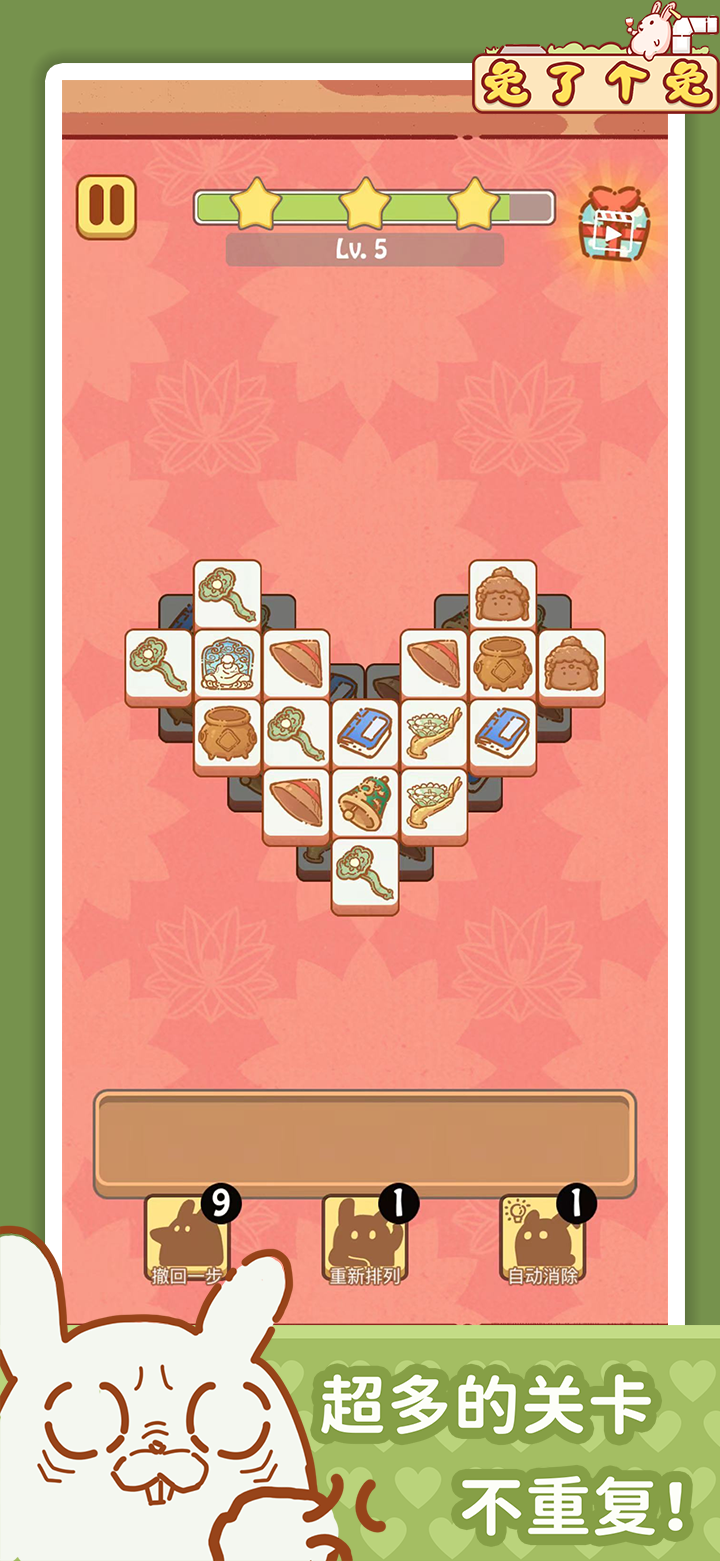Pause the game

(106, 207)
